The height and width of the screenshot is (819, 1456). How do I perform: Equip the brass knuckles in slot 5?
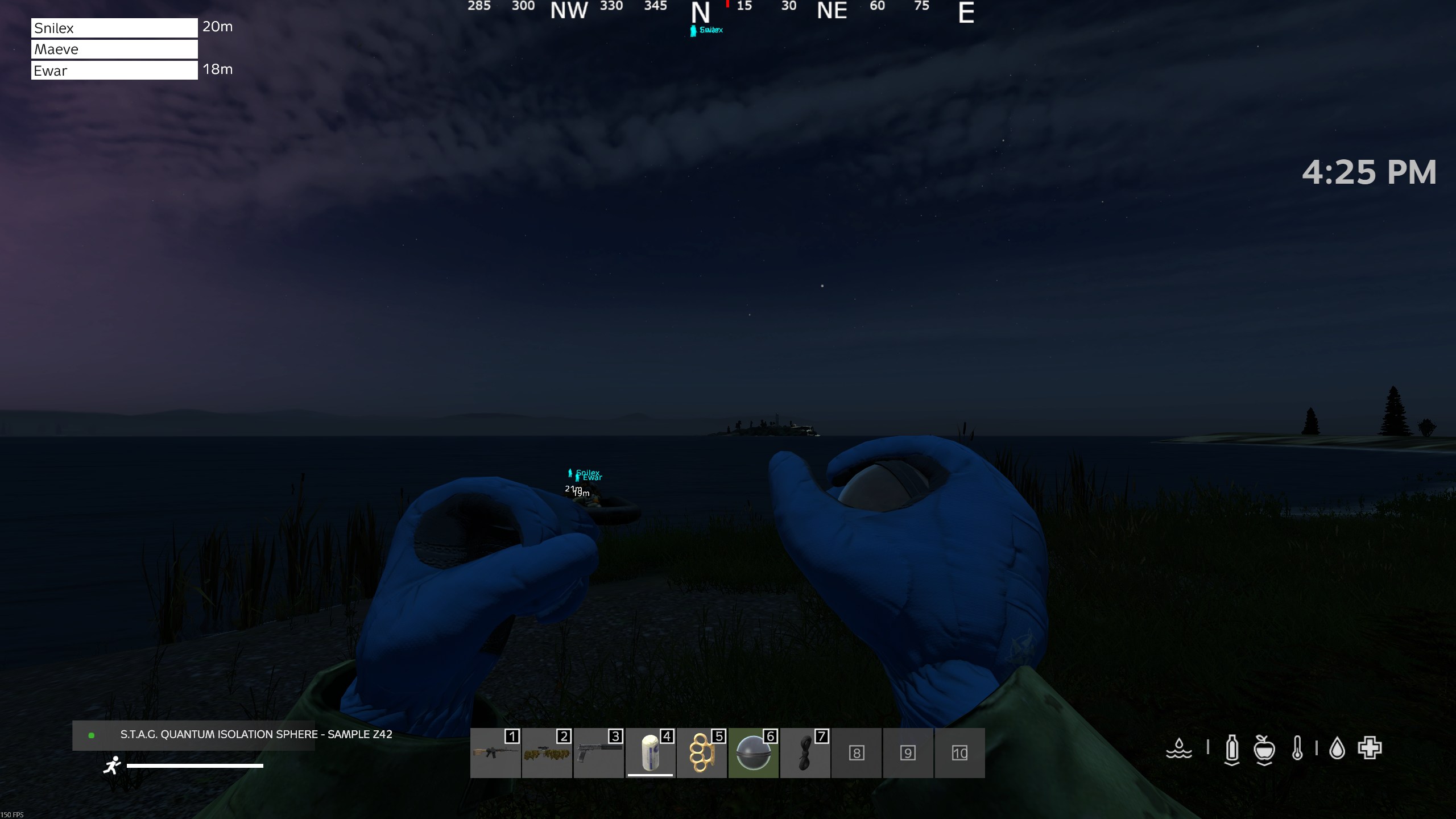[x=702, y=753]
